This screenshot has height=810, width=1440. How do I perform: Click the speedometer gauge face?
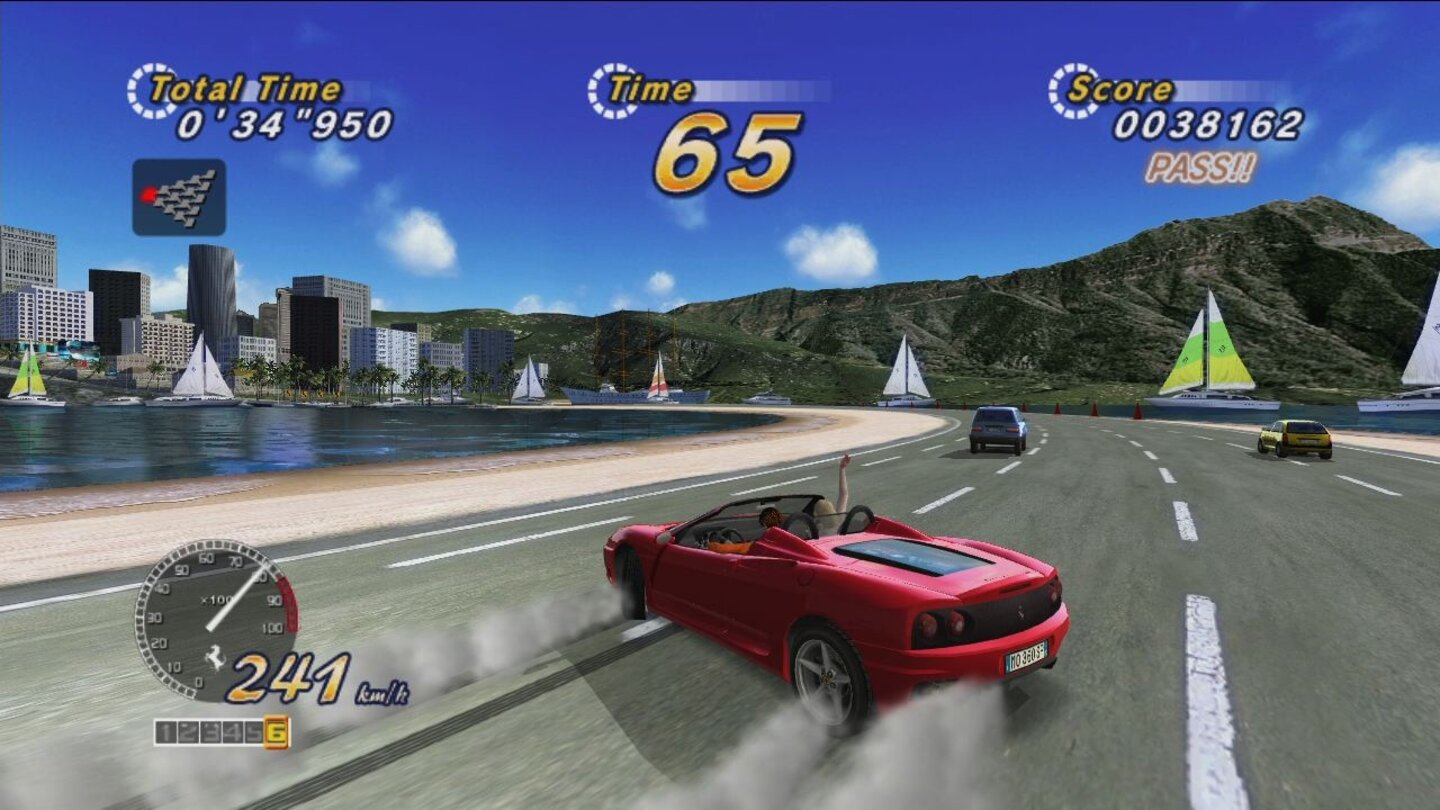point(210,620)
